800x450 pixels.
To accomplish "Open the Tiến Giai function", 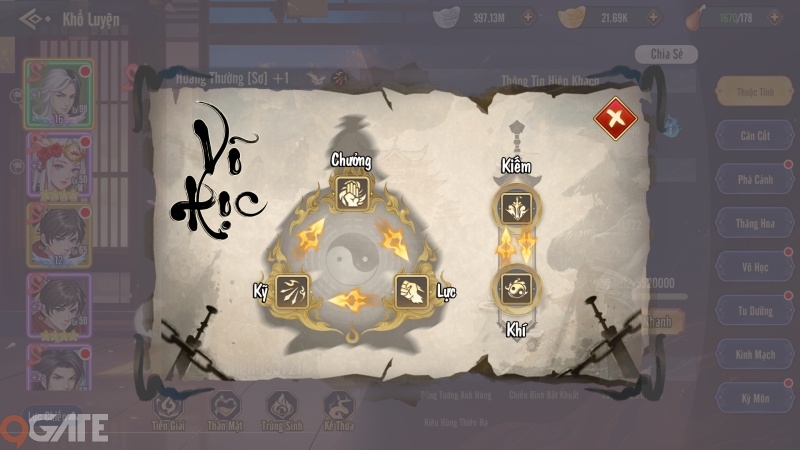I will tap(167, 410).
